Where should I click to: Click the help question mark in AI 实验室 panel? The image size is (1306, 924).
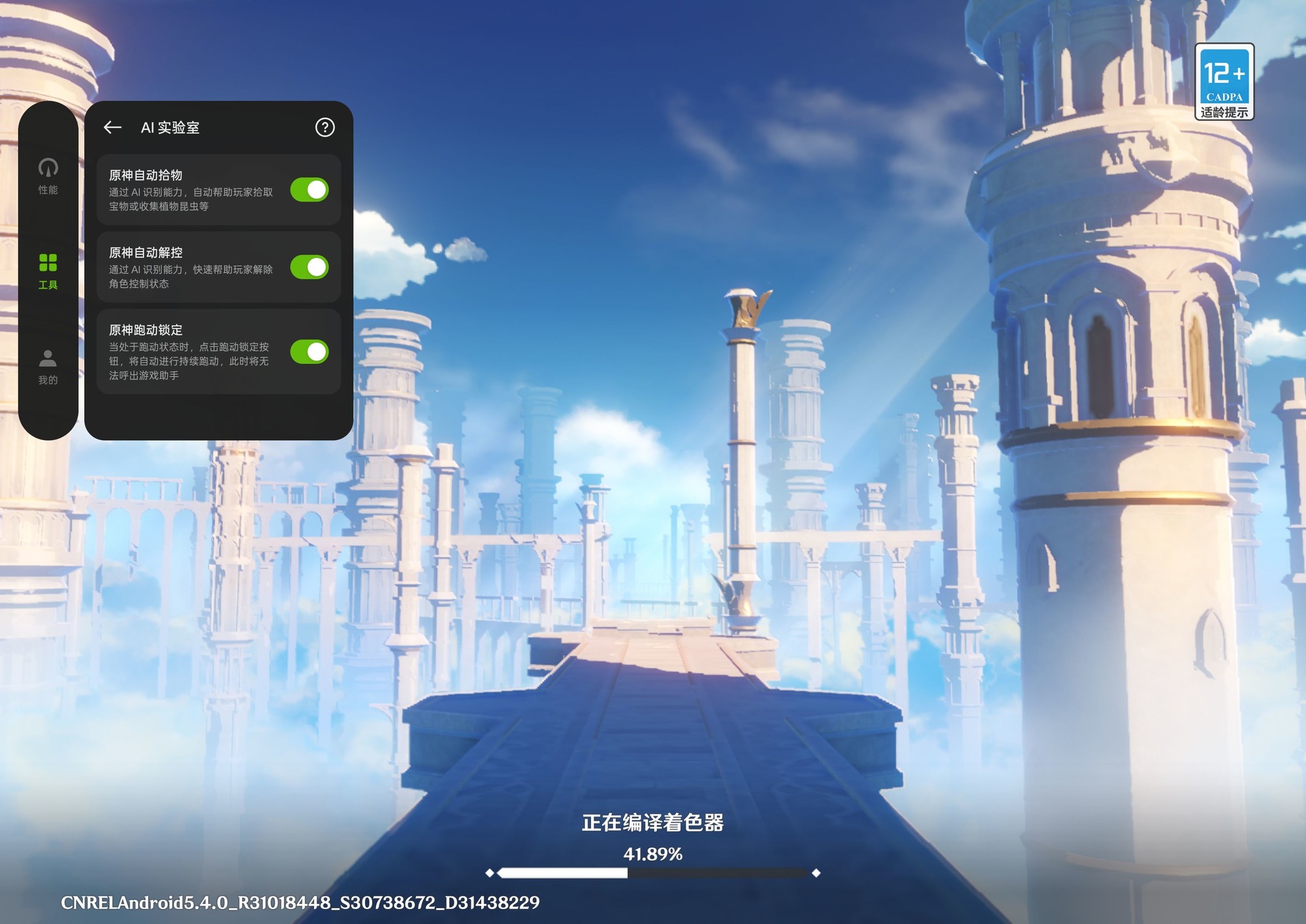pos(325,128)
